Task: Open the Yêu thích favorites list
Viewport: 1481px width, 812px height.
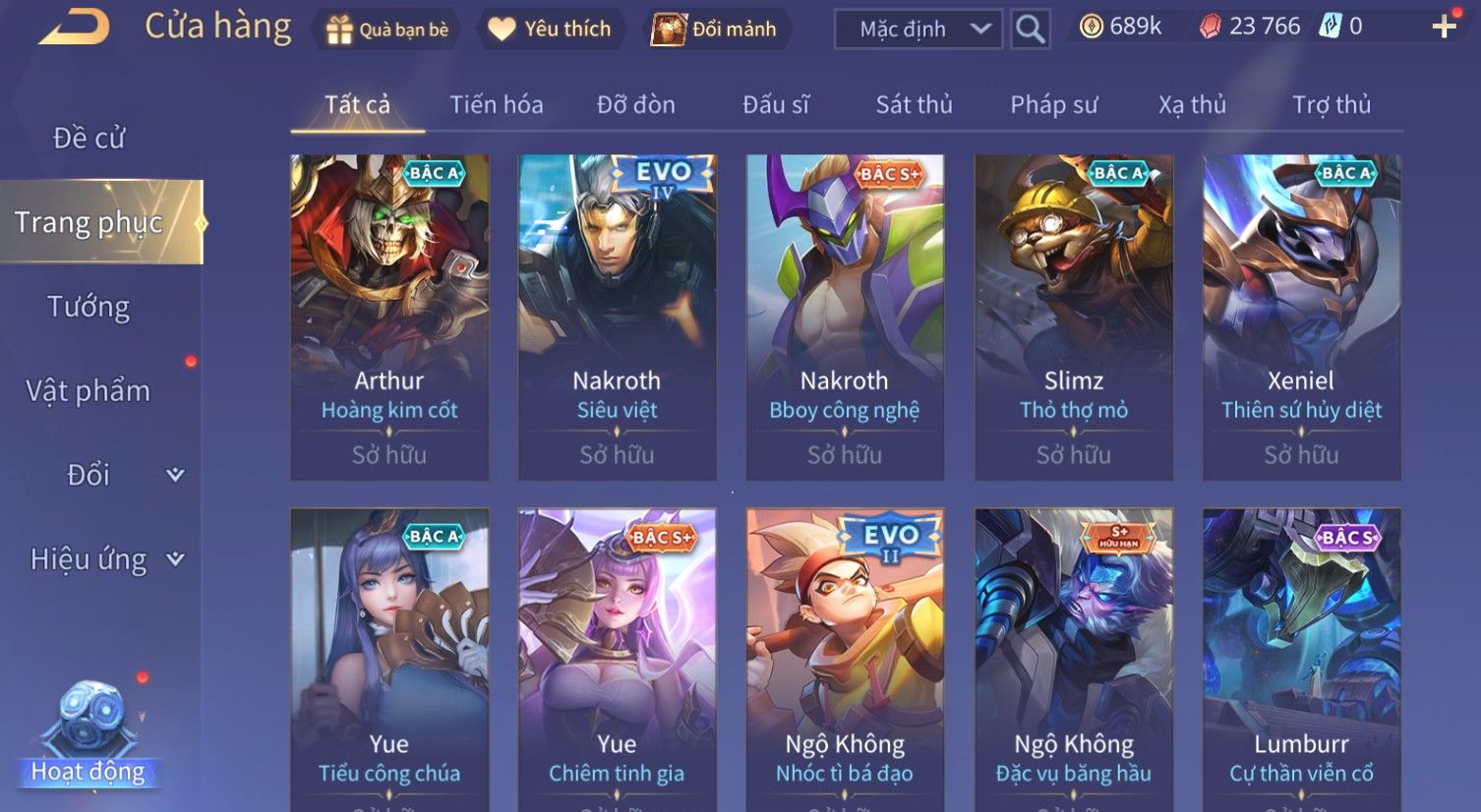Action: [551, 29]
